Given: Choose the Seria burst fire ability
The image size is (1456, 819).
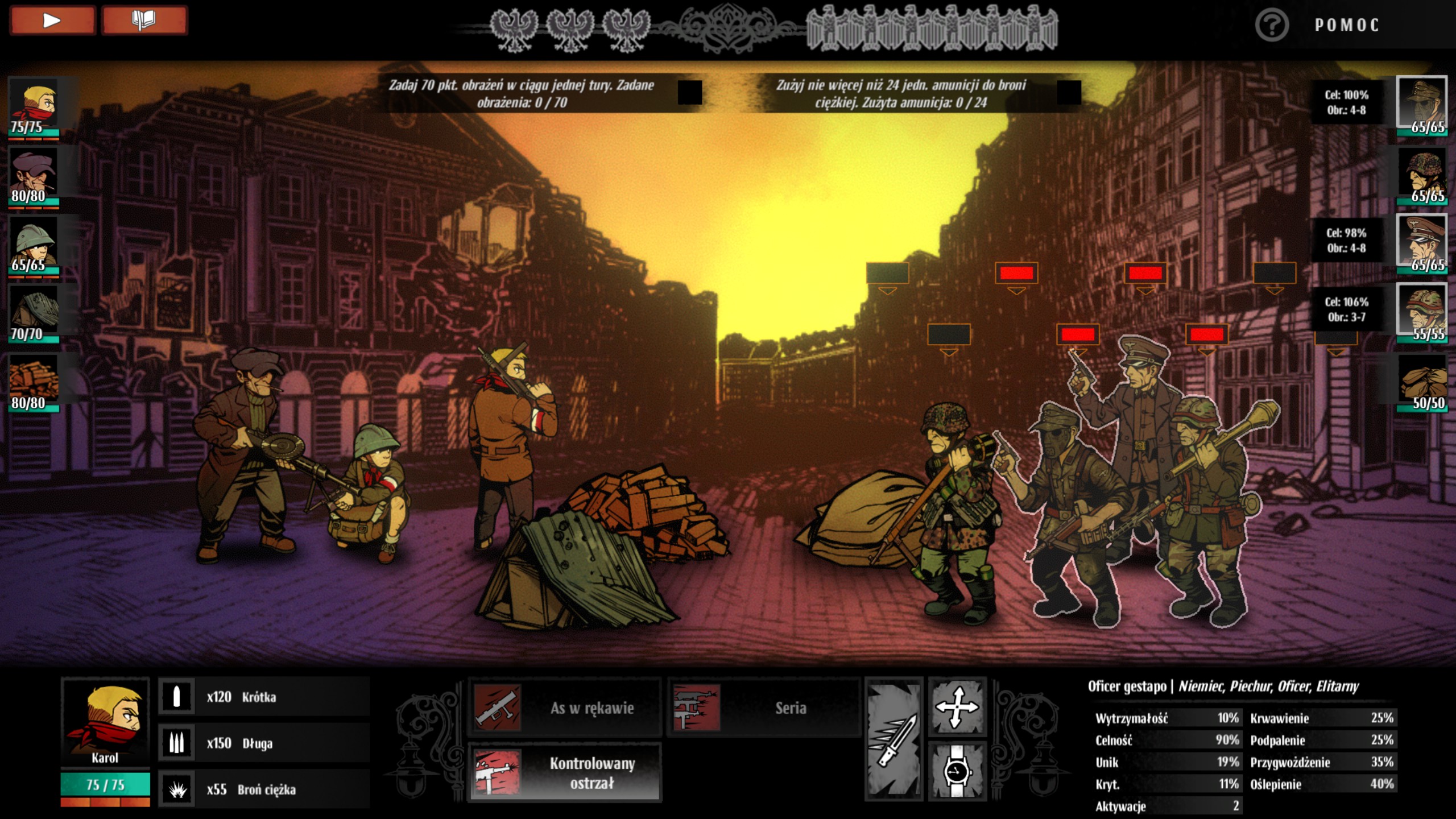Looking at the screenshot, I should (x=763, y=708).
